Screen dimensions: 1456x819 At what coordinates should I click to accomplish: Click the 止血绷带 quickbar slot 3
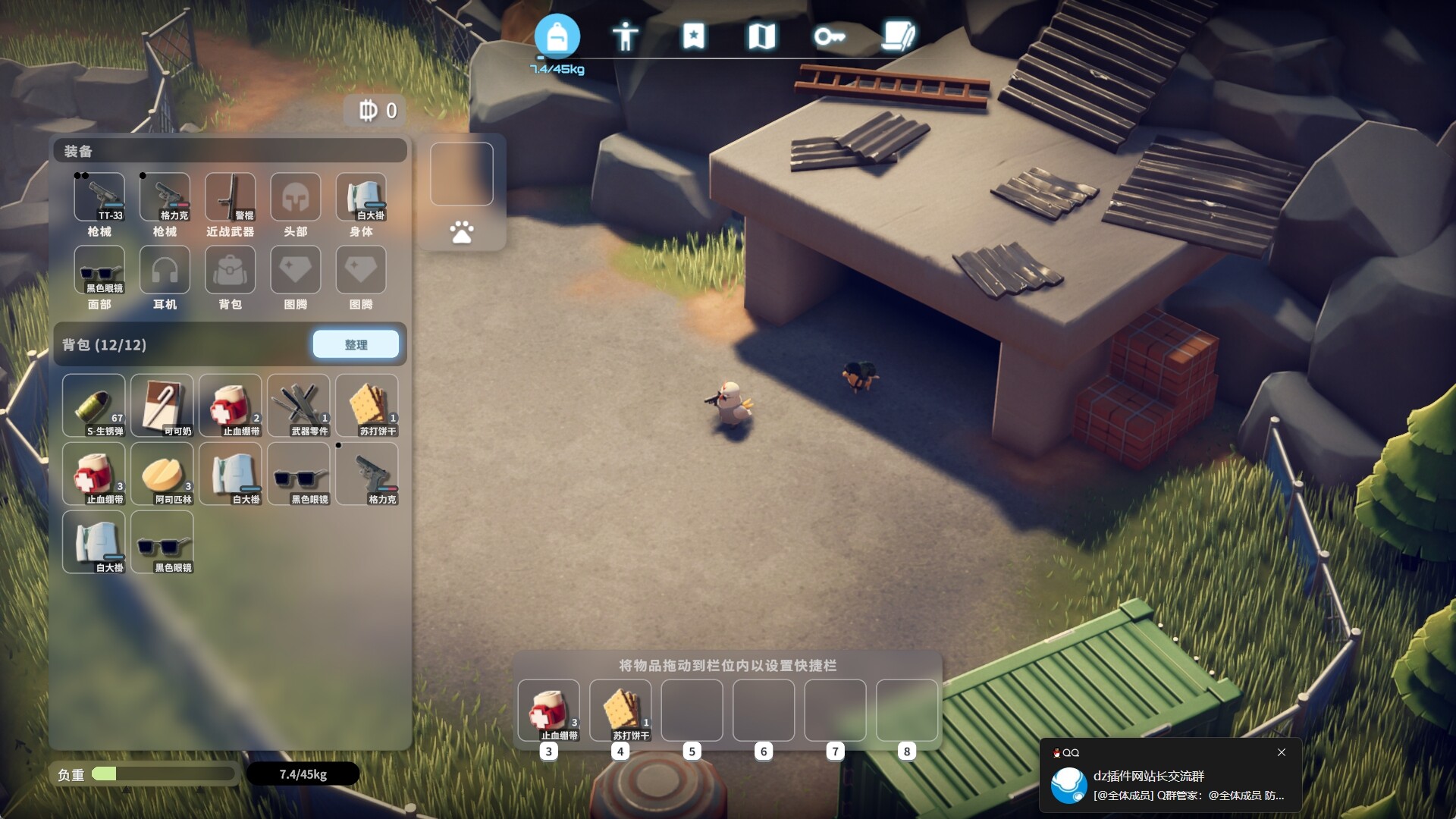point(549,711)
